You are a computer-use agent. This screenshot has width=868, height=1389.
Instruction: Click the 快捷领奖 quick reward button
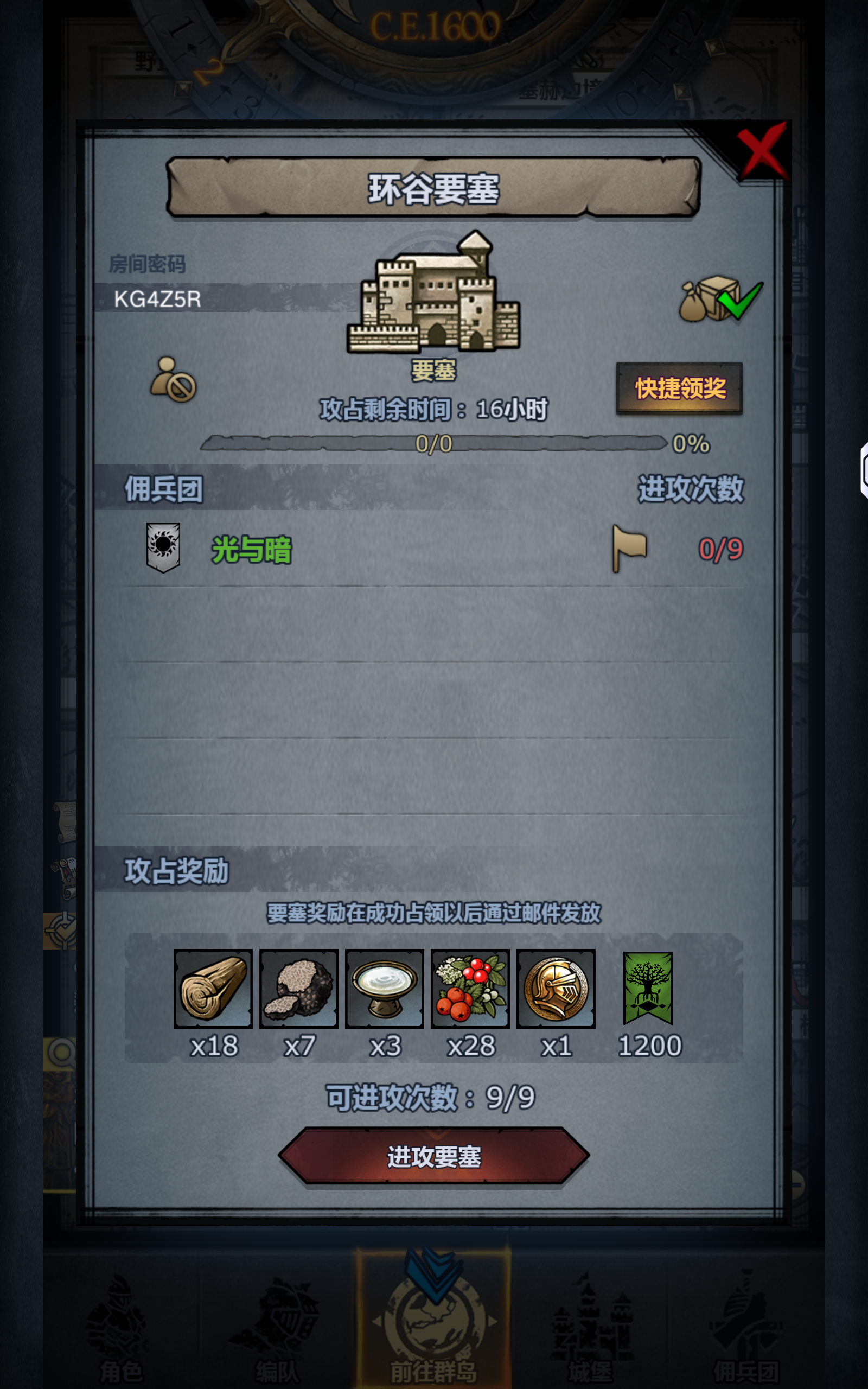tap(680, 387)
